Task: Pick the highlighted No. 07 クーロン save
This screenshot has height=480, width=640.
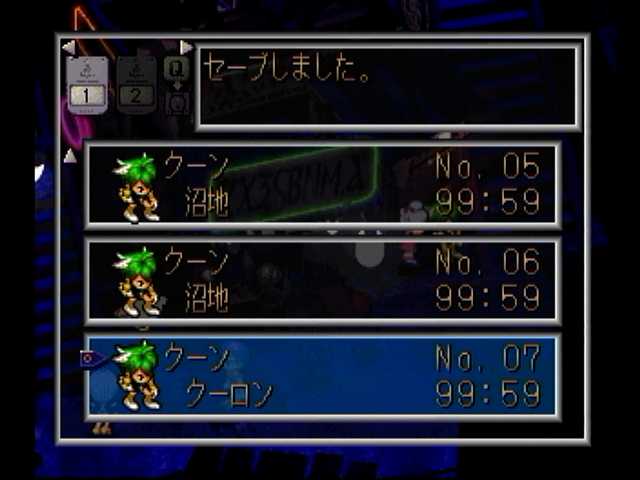Action: tap(322, 376)
